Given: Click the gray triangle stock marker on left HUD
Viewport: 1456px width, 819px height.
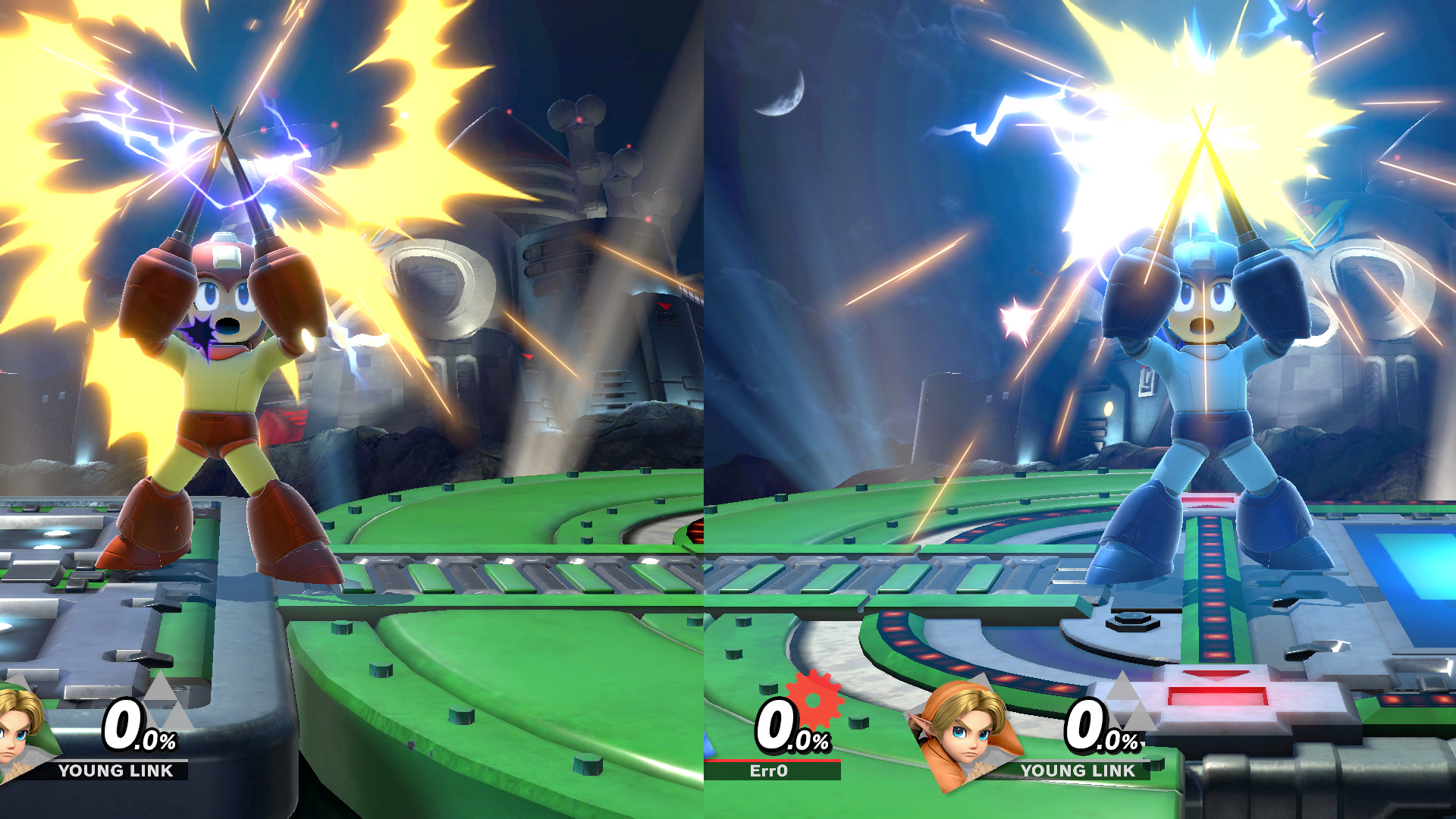Looking at the screenshot, I should pos(163,705).
